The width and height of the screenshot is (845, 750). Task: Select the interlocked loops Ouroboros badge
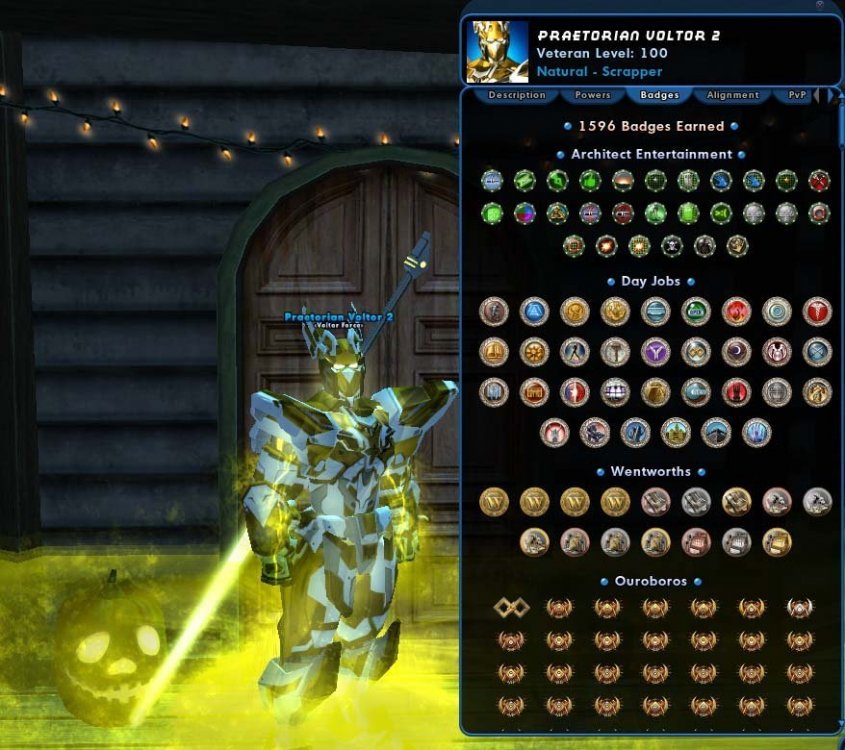(510, 607)
